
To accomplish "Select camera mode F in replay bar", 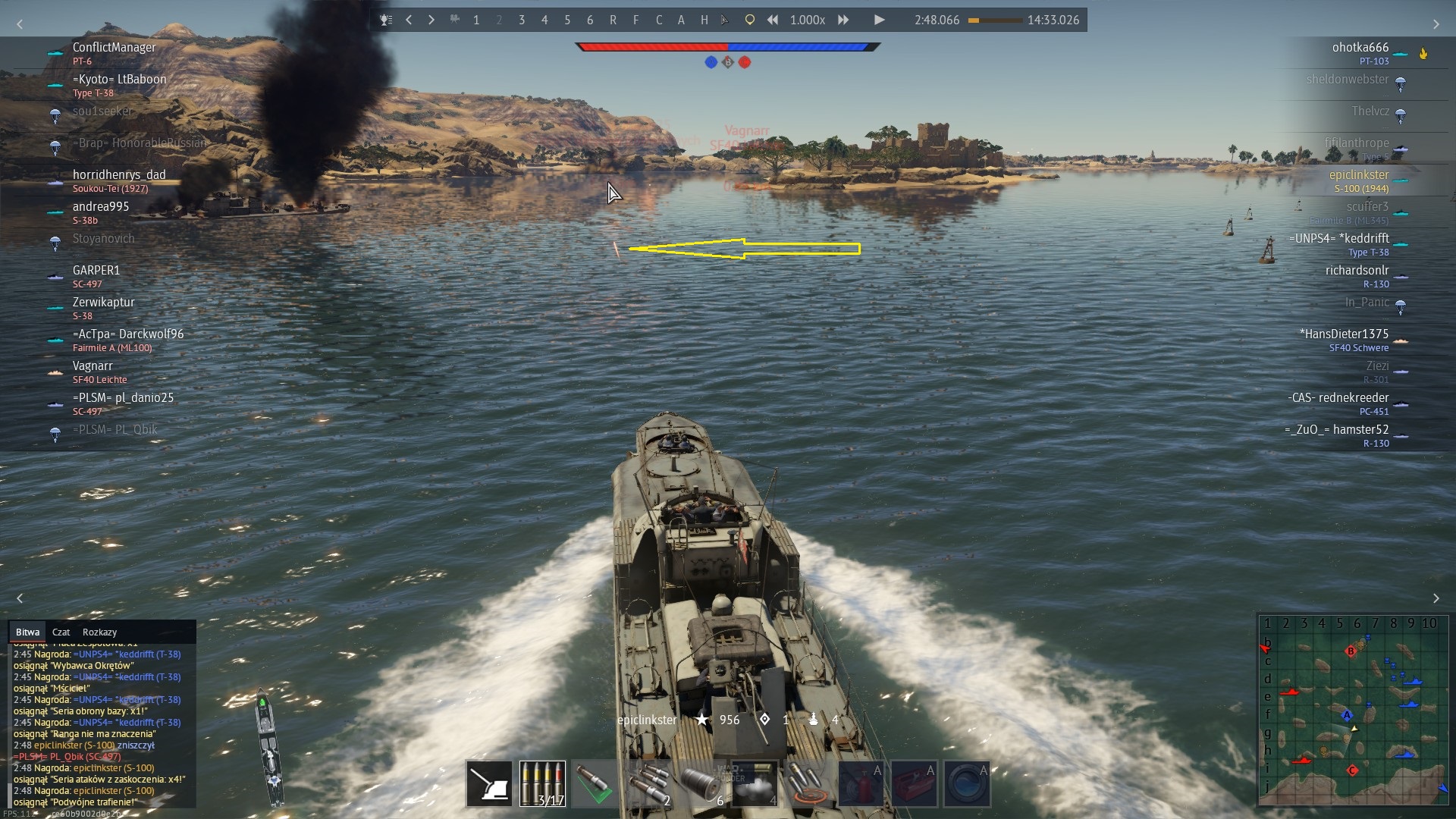I will pyautogui.click(x=635, y=20).
